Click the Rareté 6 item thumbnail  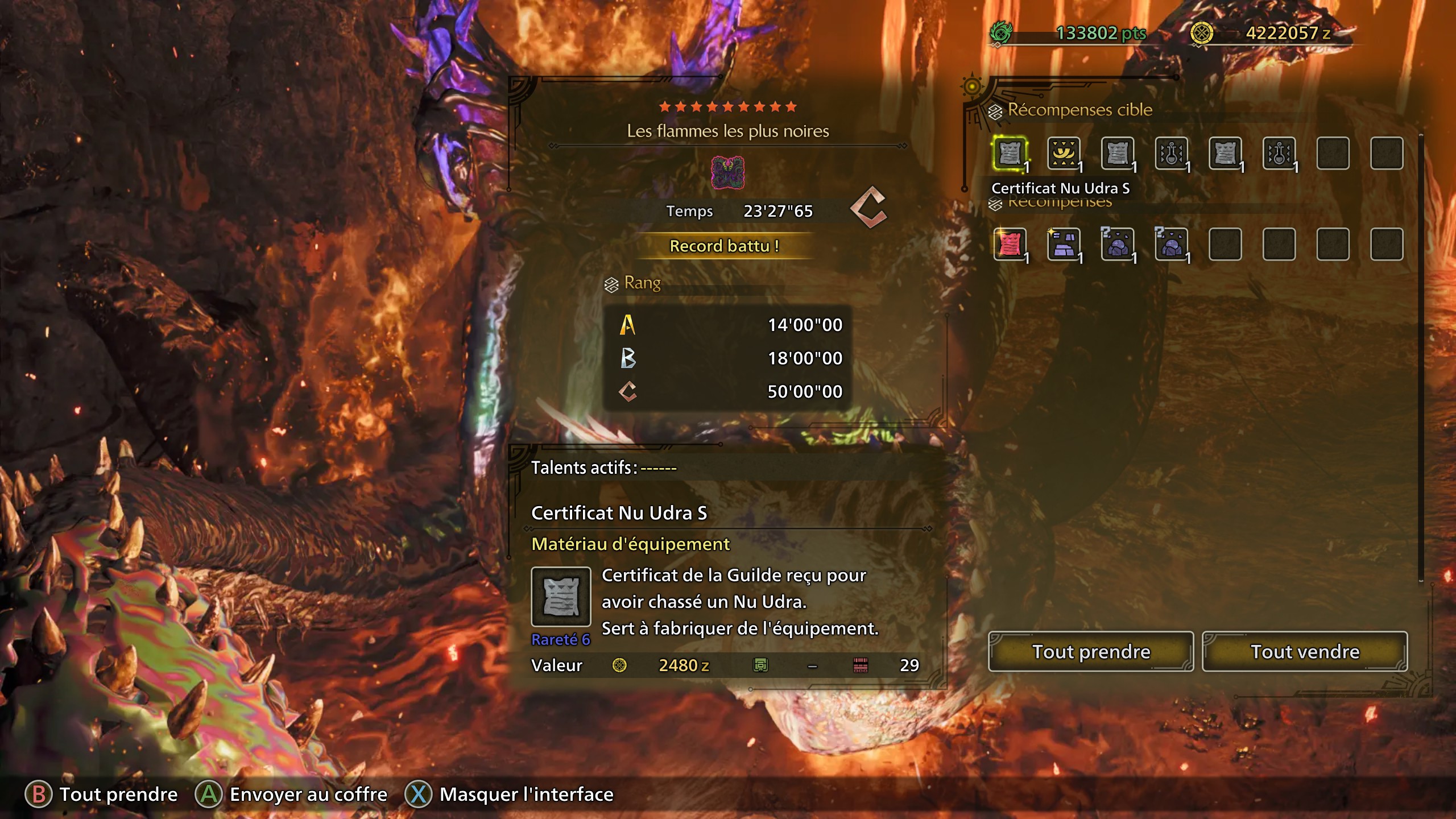point(561,597)
